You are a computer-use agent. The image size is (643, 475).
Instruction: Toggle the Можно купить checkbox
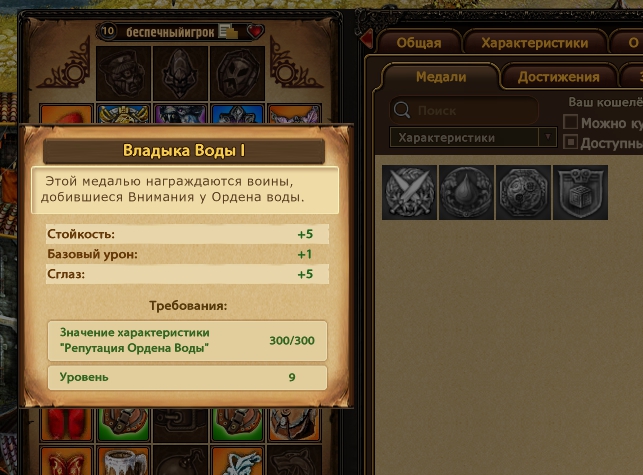click(571, 122)
